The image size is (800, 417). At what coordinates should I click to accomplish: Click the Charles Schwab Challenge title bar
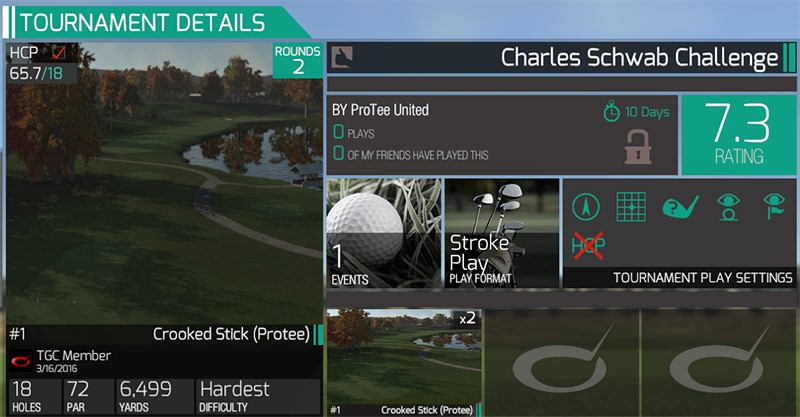560,58
